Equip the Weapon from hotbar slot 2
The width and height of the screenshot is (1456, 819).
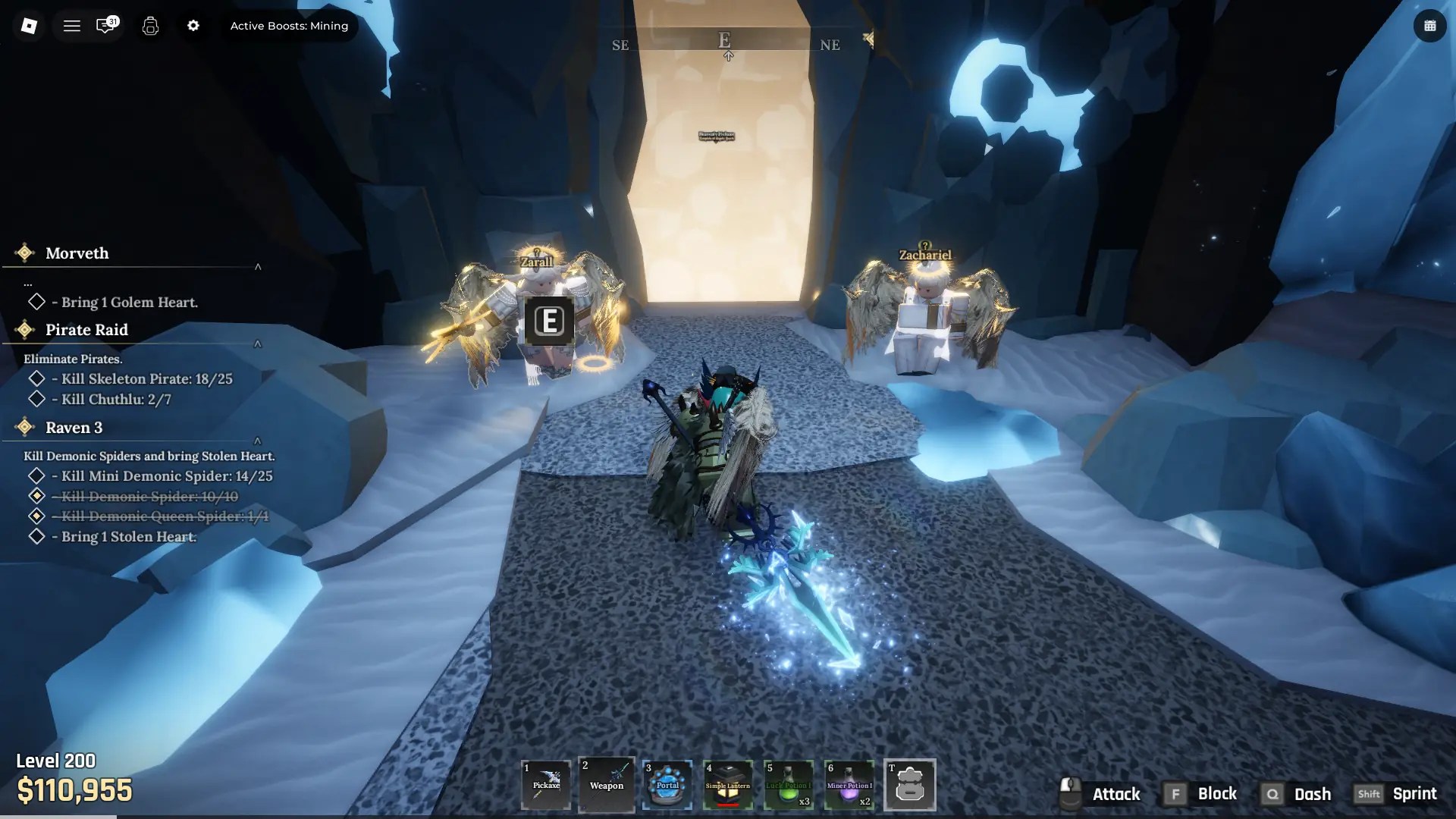click(x=607, y=785)
